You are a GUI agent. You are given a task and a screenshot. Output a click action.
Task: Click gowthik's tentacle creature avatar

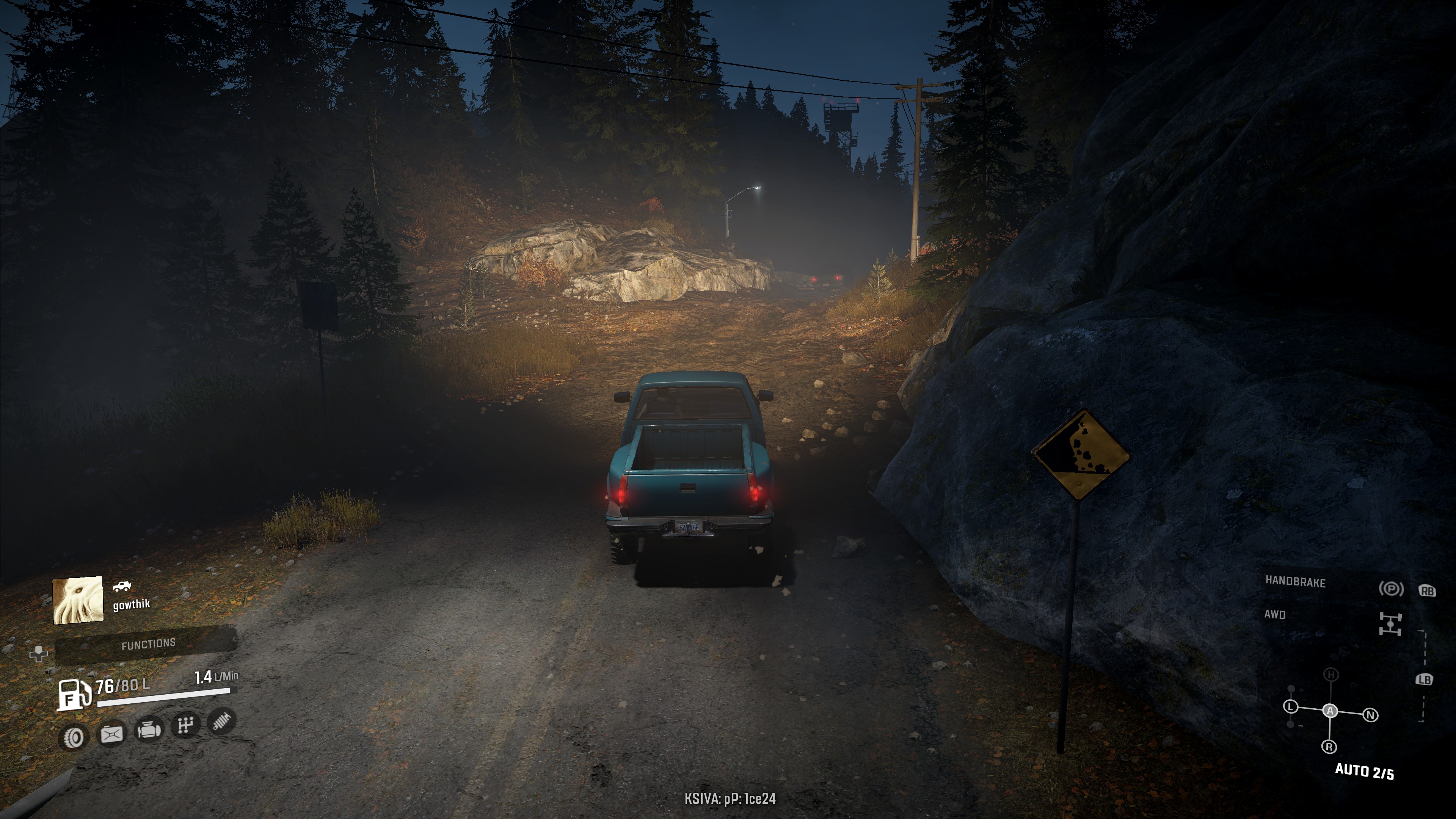pos(78,600)
